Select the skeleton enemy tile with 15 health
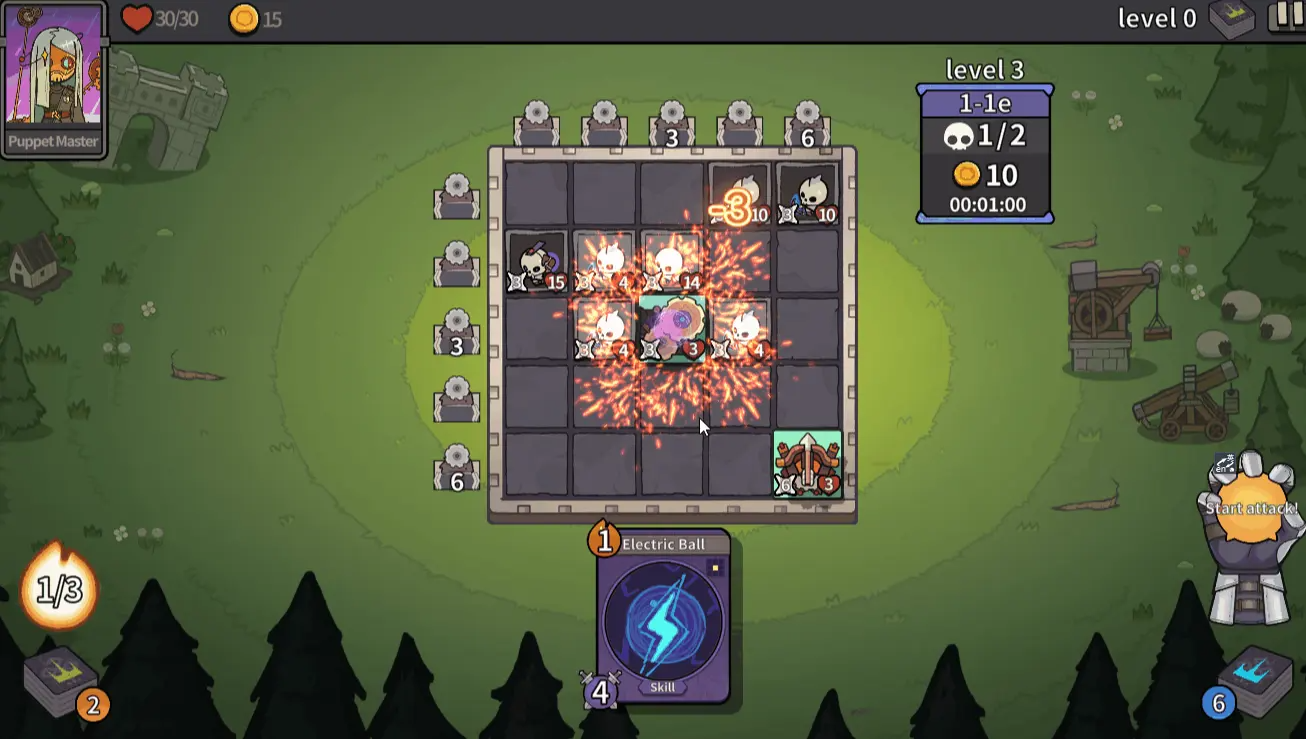 [x=537, y=262]
